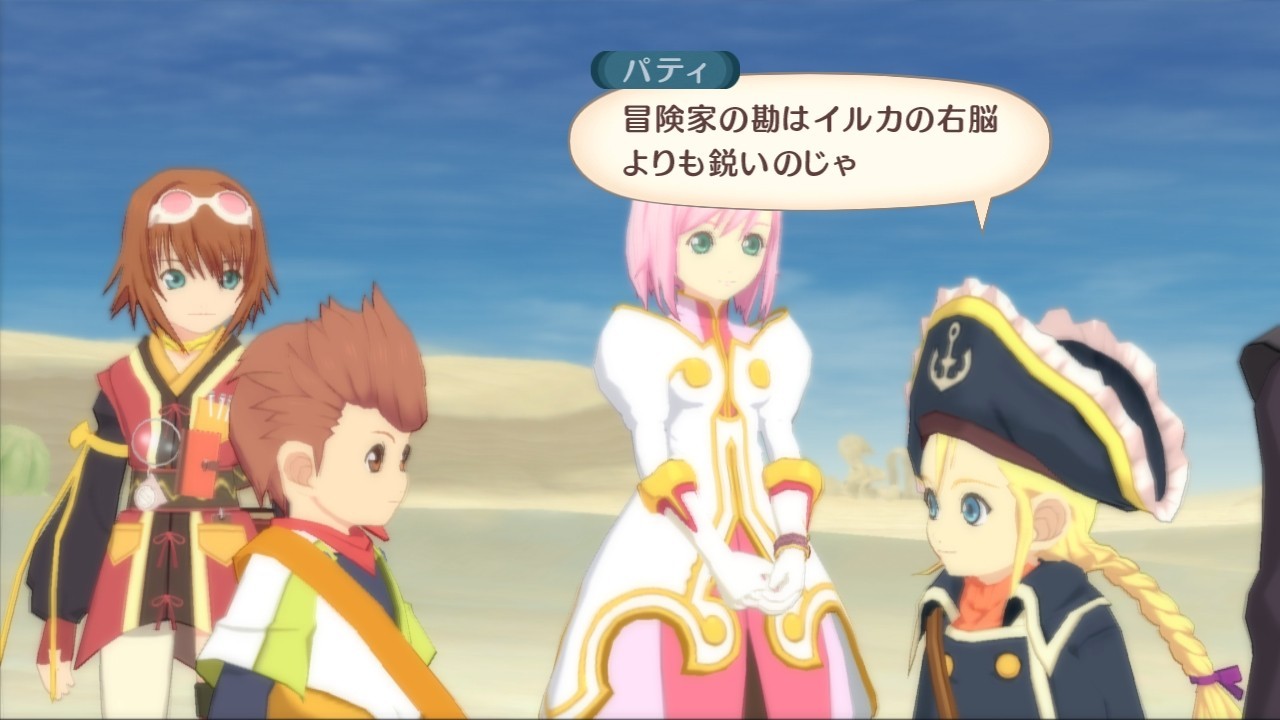This screenshot has height=720, width=1280.
Task: Select the goggles on Rita's head
Action: click(x=200, y=203)
